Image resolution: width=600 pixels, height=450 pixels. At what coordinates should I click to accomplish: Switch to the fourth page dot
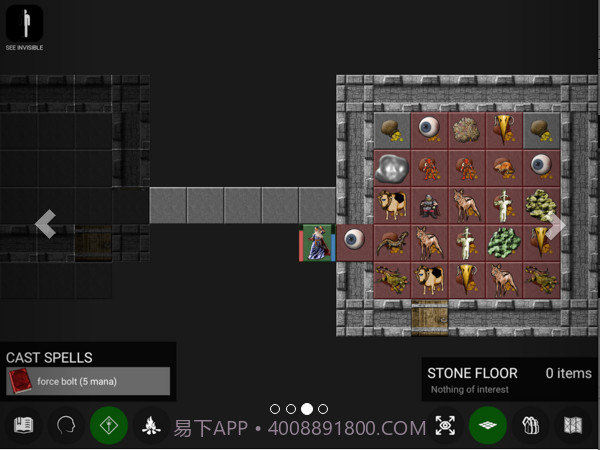click(323, 409)
